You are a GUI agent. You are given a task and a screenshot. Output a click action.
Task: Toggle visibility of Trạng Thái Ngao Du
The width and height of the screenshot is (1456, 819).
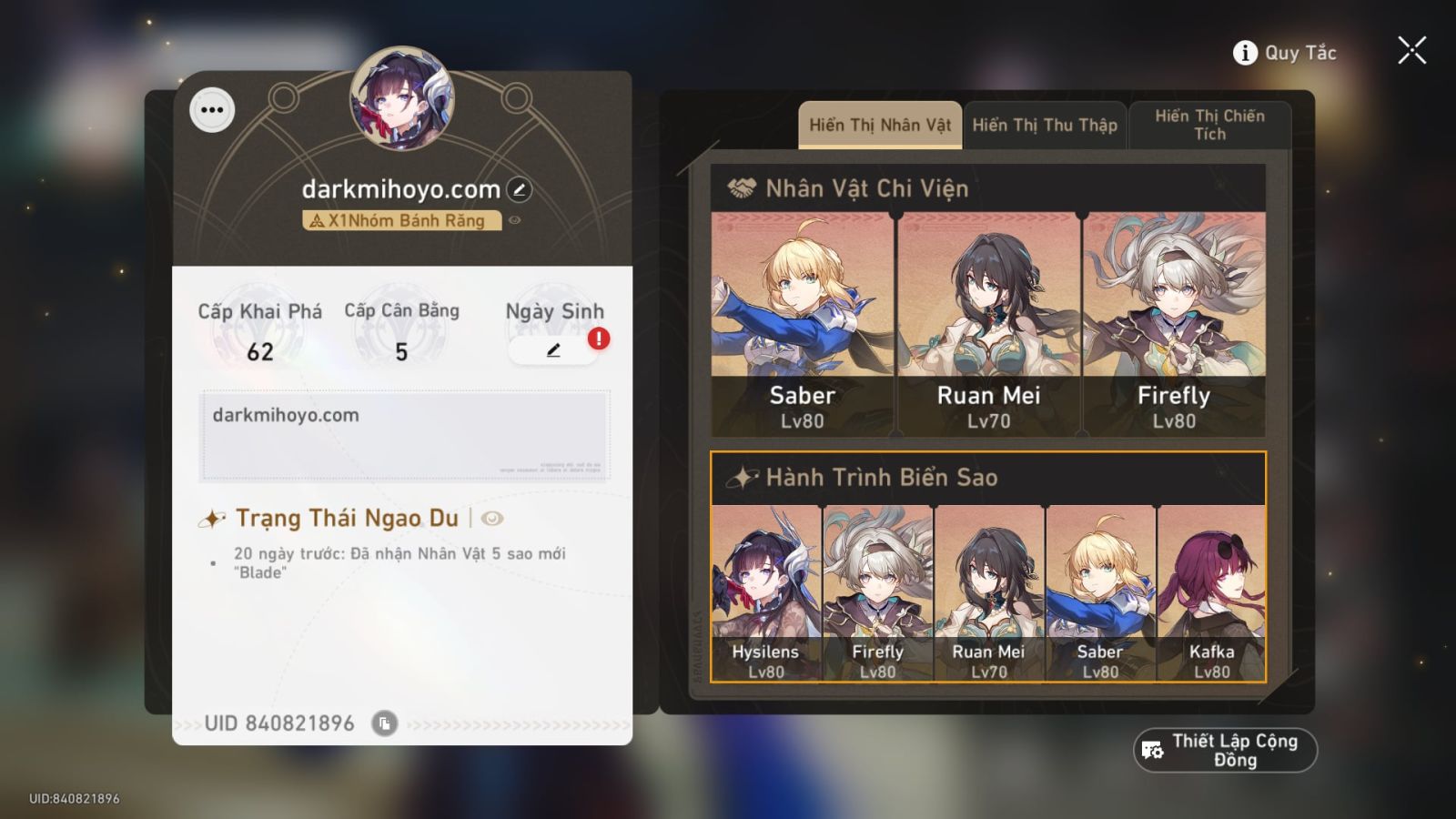click(x=491, y=517)
